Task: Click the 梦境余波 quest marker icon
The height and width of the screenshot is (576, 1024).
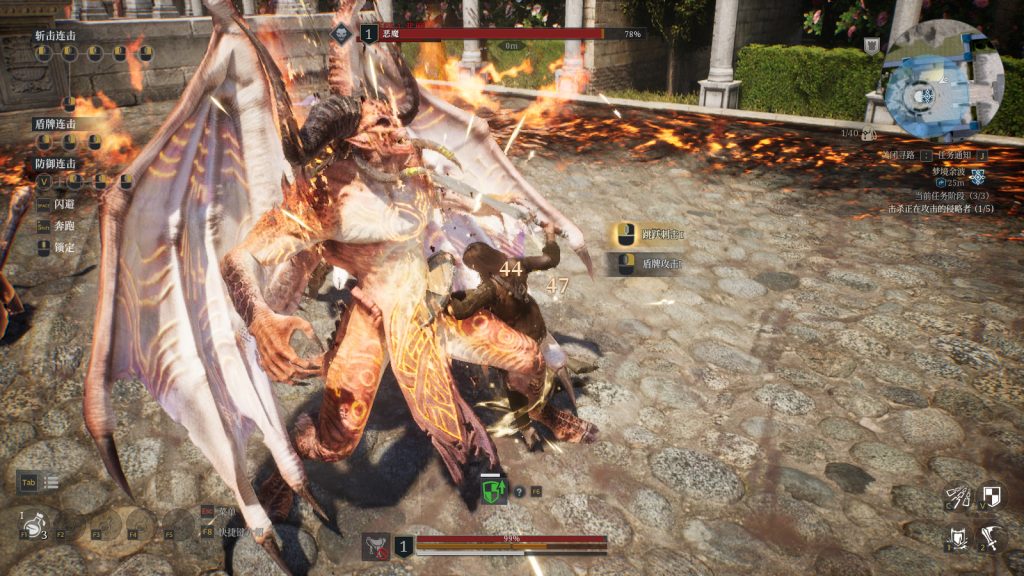Action: coord(977,176)
